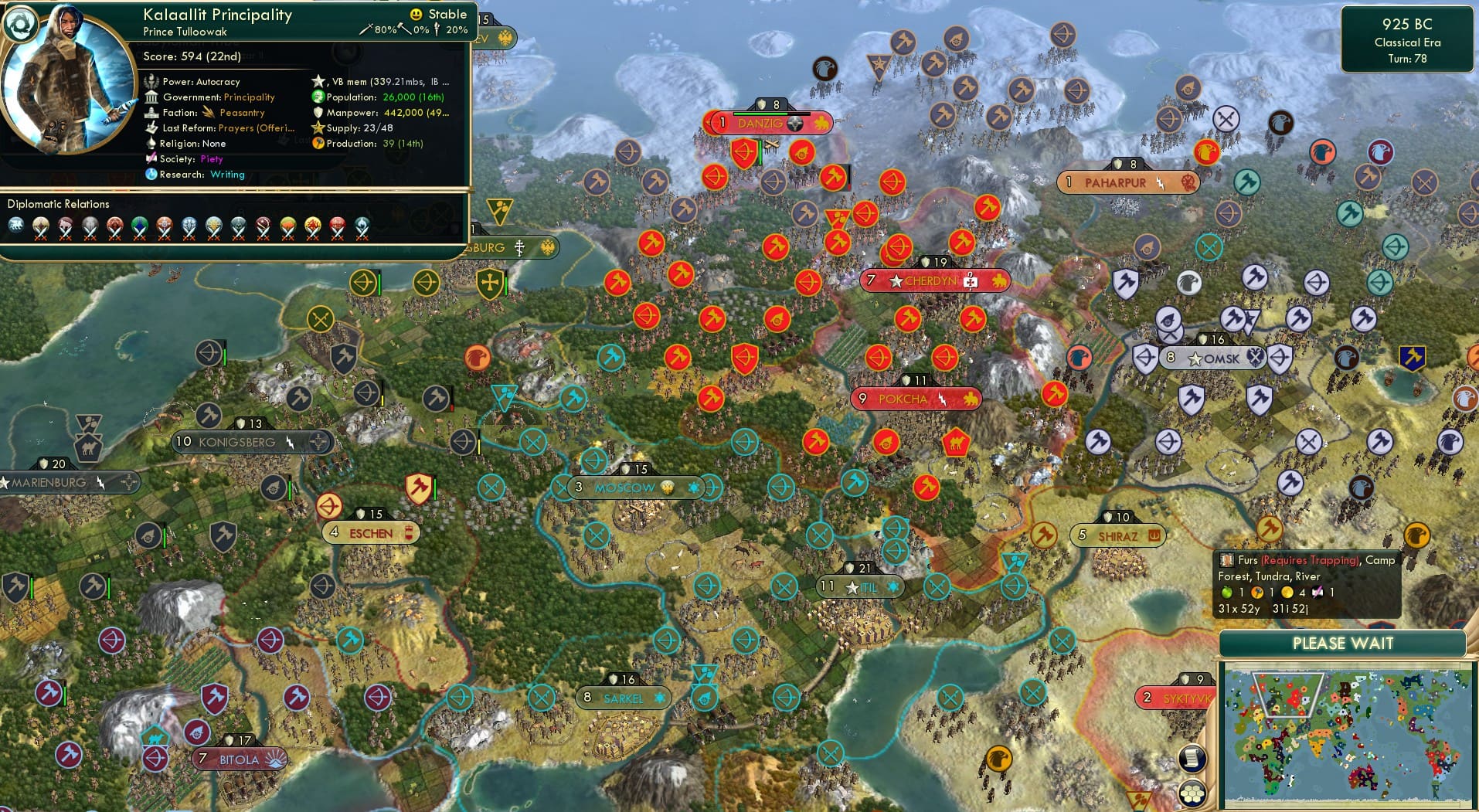The height and width of the screenshot is (812, 1479).
Task: Toggle strategic view with the hex grid icon
Action: coord(1193,792)
